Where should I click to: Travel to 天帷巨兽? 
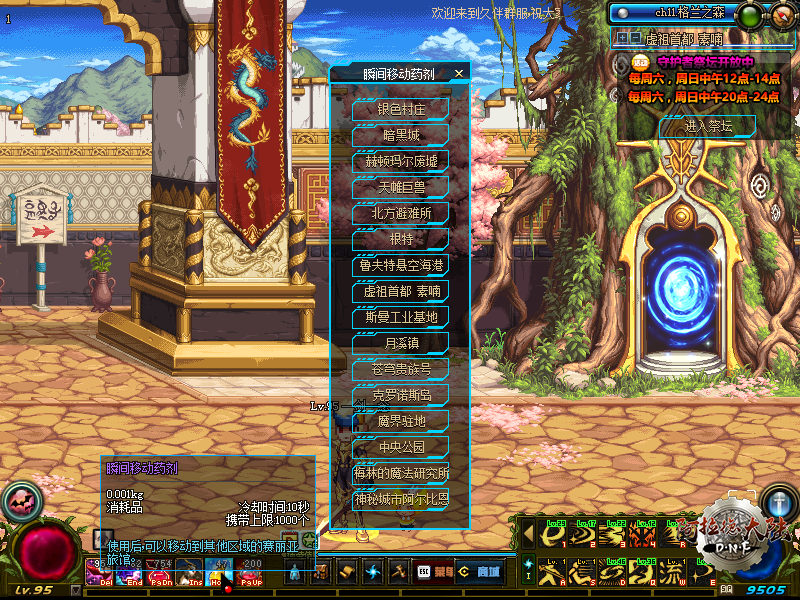[x=401, y=187]
